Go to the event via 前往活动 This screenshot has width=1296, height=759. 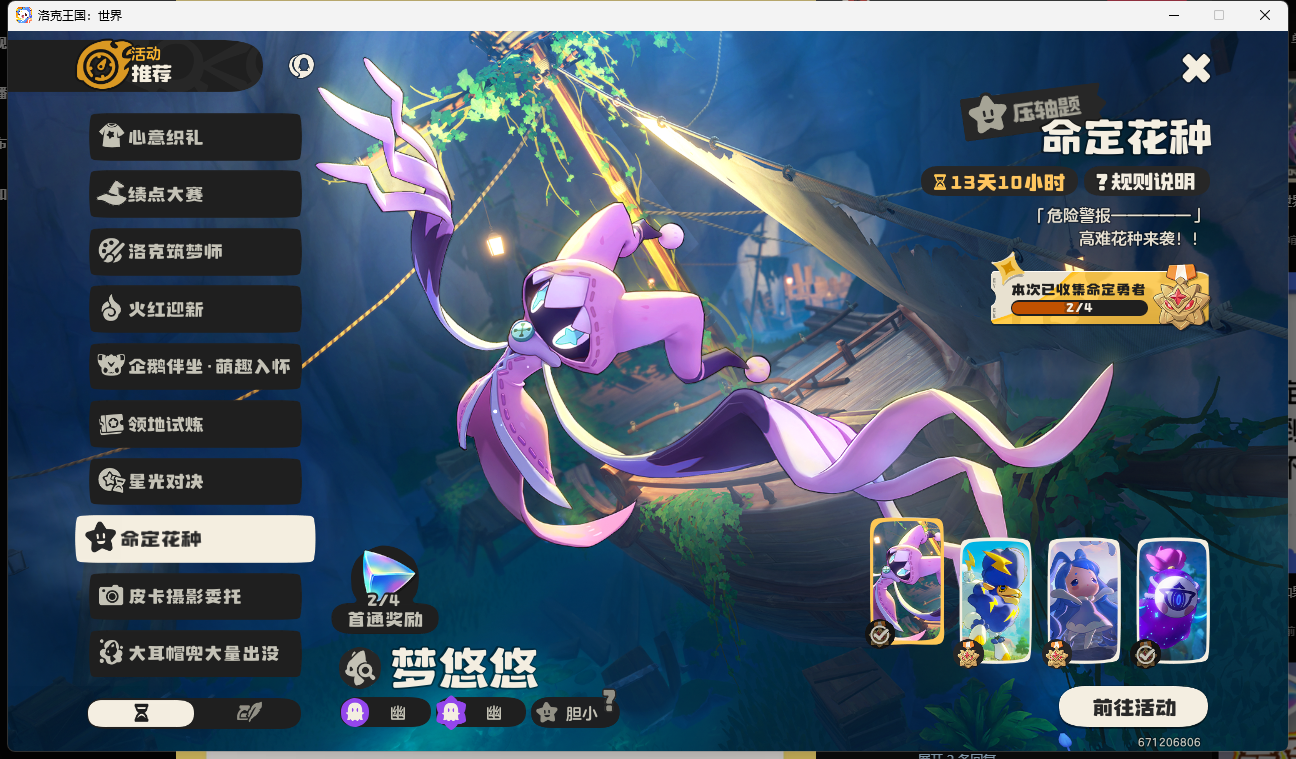1133,707
